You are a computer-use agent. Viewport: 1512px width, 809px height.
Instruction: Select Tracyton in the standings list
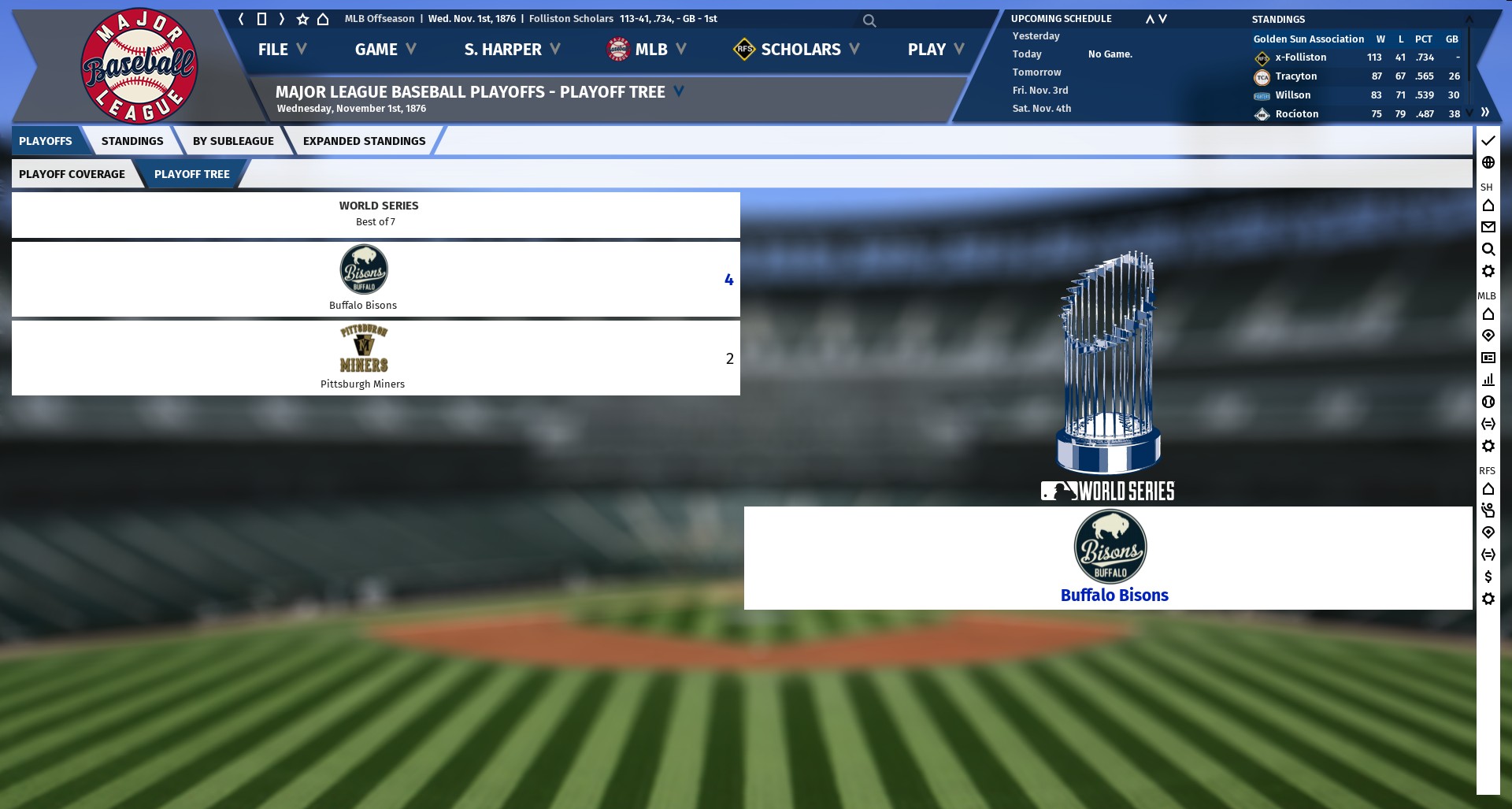[x=1296, y=76]
